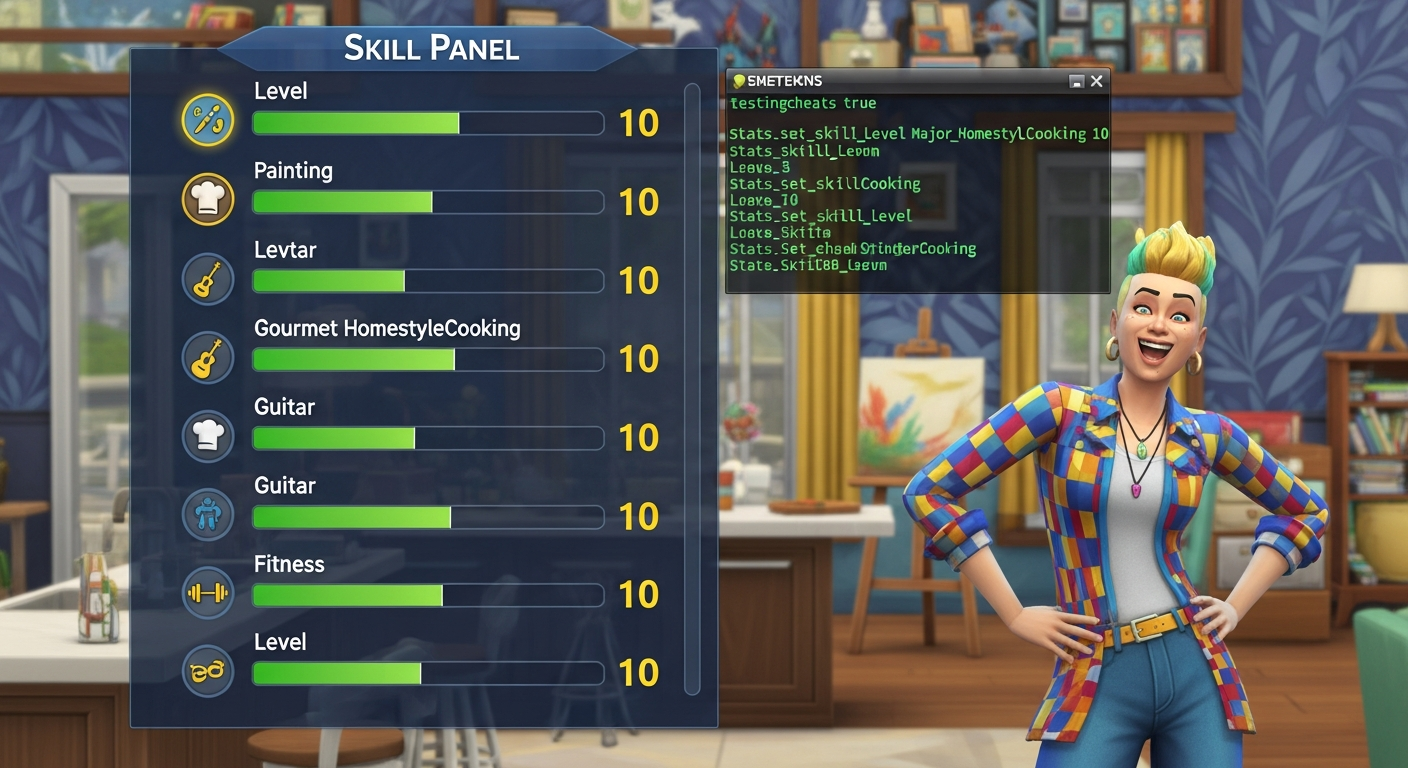Select the guitar icon next to Levtar
Image resolution: width=1408 pixels, height=768 pixels.
(x=207, y=278)
